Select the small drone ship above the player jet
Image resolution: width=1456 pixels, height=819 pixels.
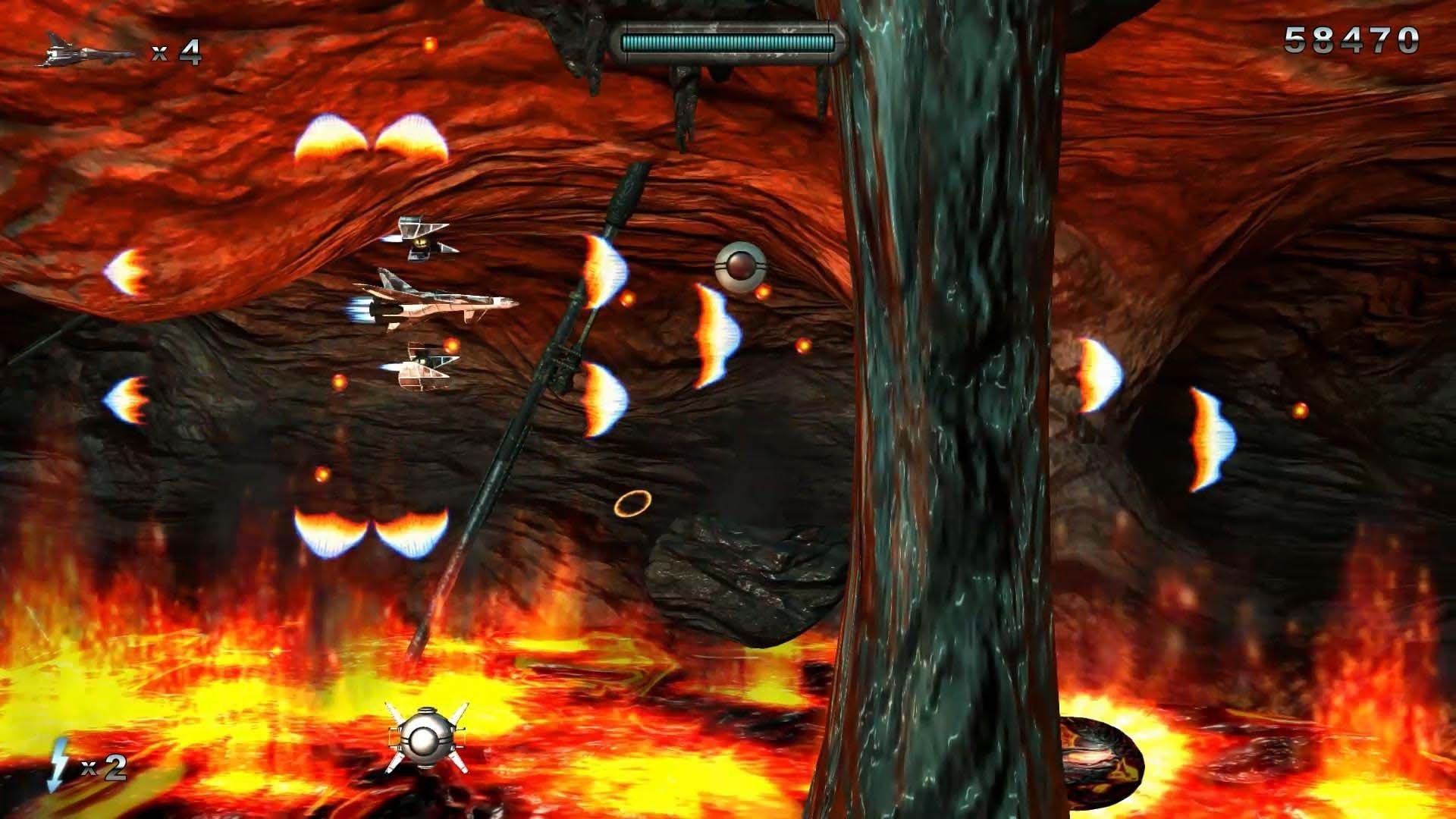pyautogui.click(x=419, y=239)
